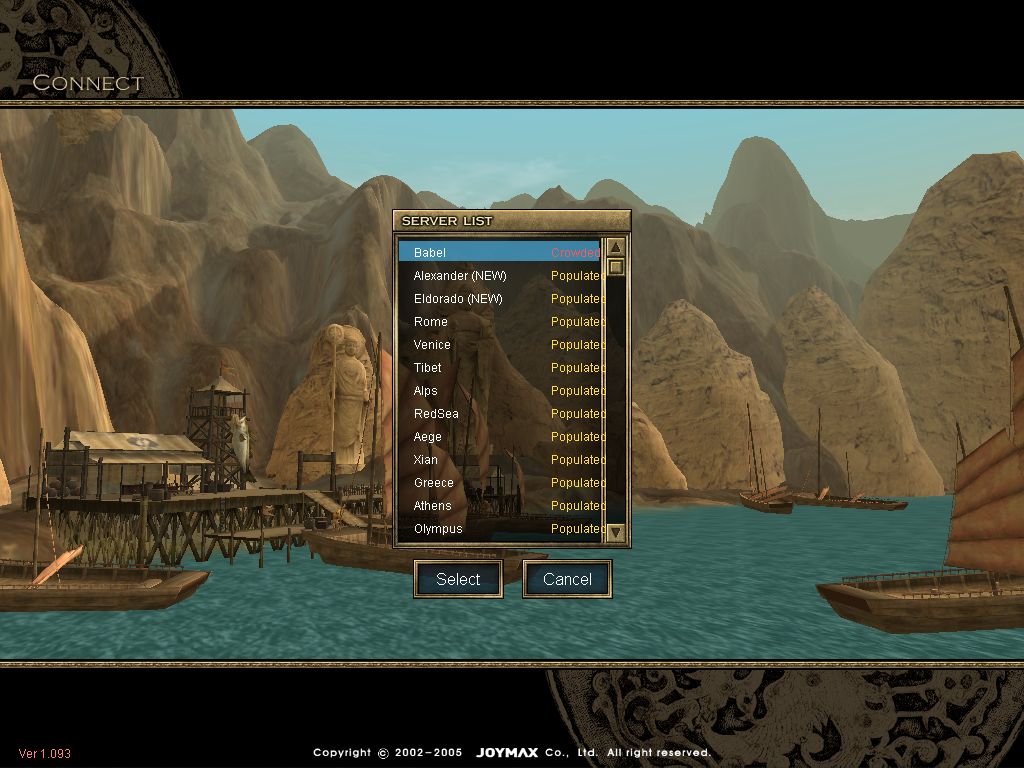The image size is (1024, 768).
Task: Click the server list scroll-down arrow
Action: coord(616,532)
